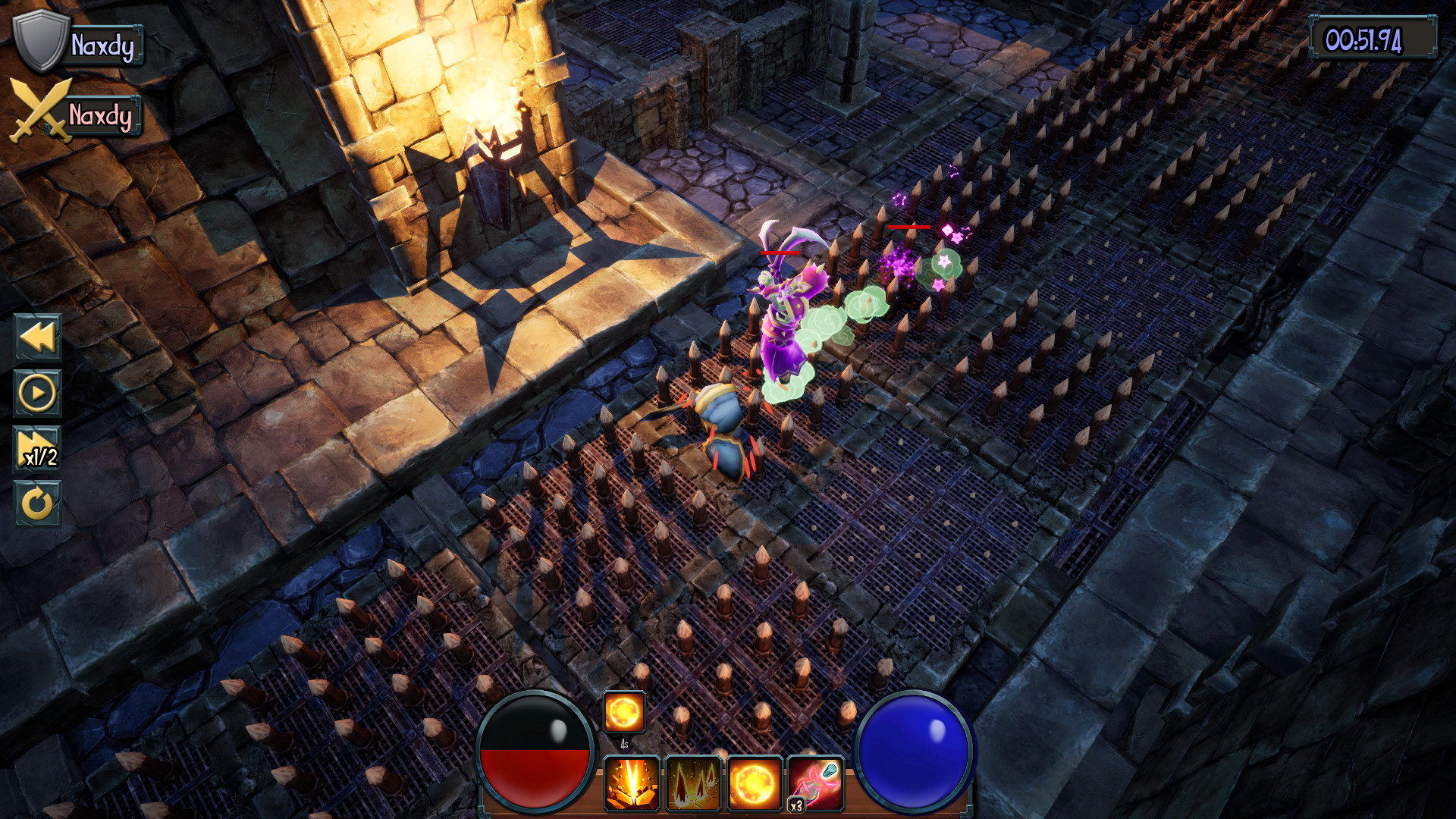Viewport: 1456px width, 819px height.
Task: Click the circular play button
Action: [37, 393]
